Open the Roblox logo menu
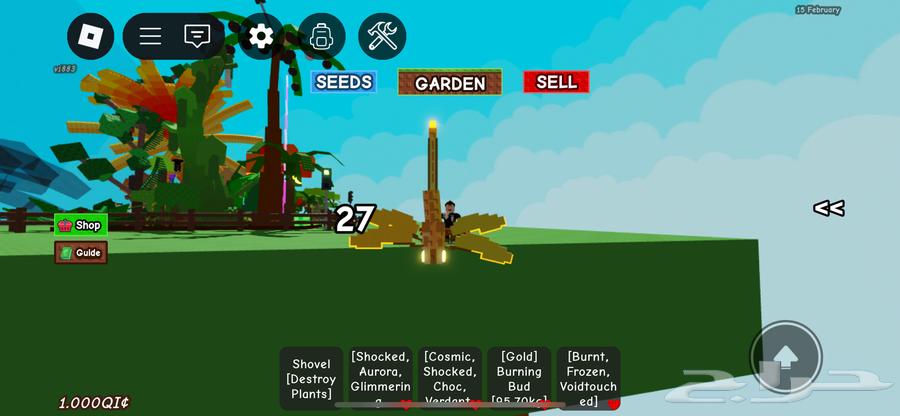Screen dimensions: 900x416 coord(91,37)
